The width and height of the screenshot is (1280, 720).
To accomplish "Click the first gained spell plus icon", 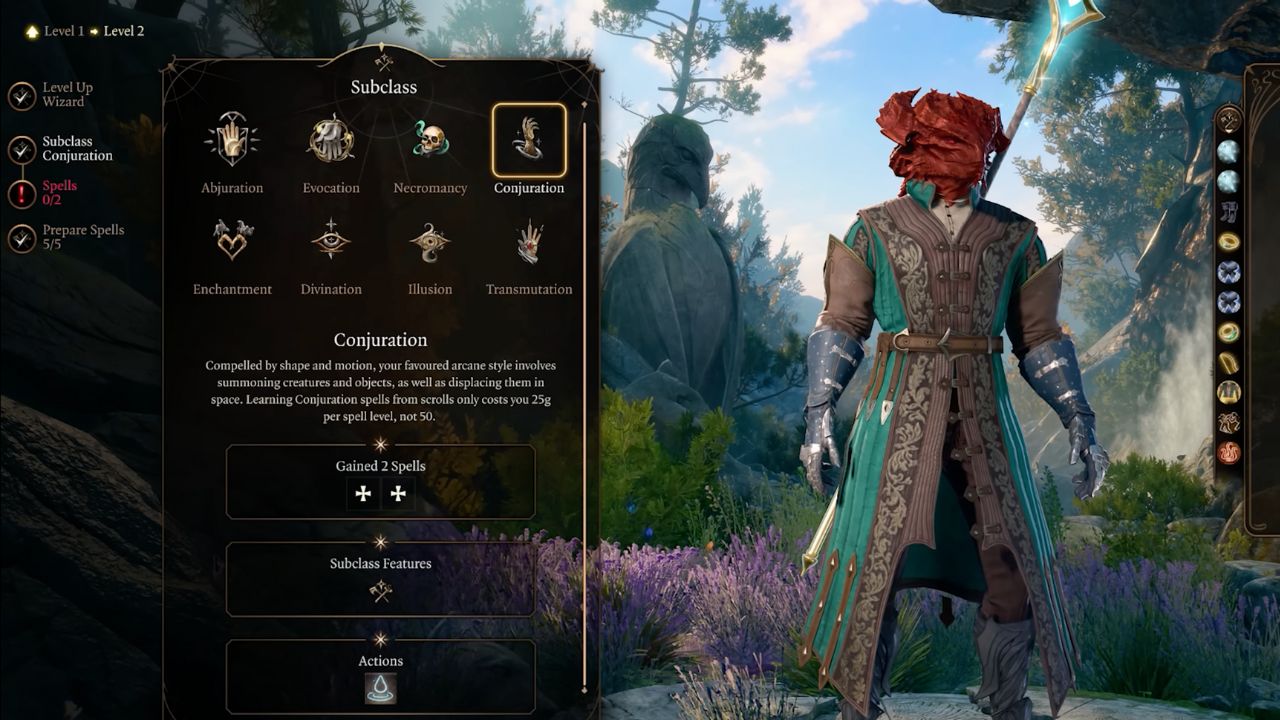I will 362,493.
